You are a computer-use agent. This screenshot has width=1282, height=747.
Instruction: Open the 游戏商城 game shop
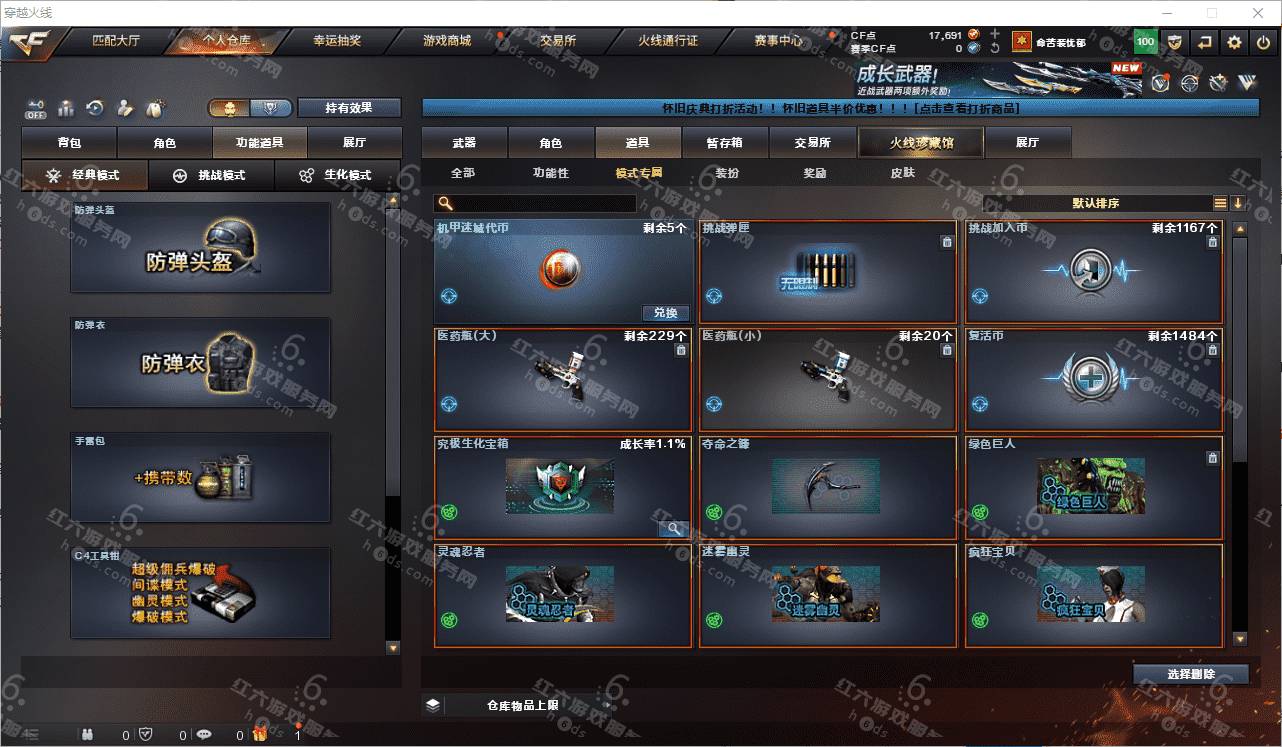pyautogui.click(x=446, y=41)
